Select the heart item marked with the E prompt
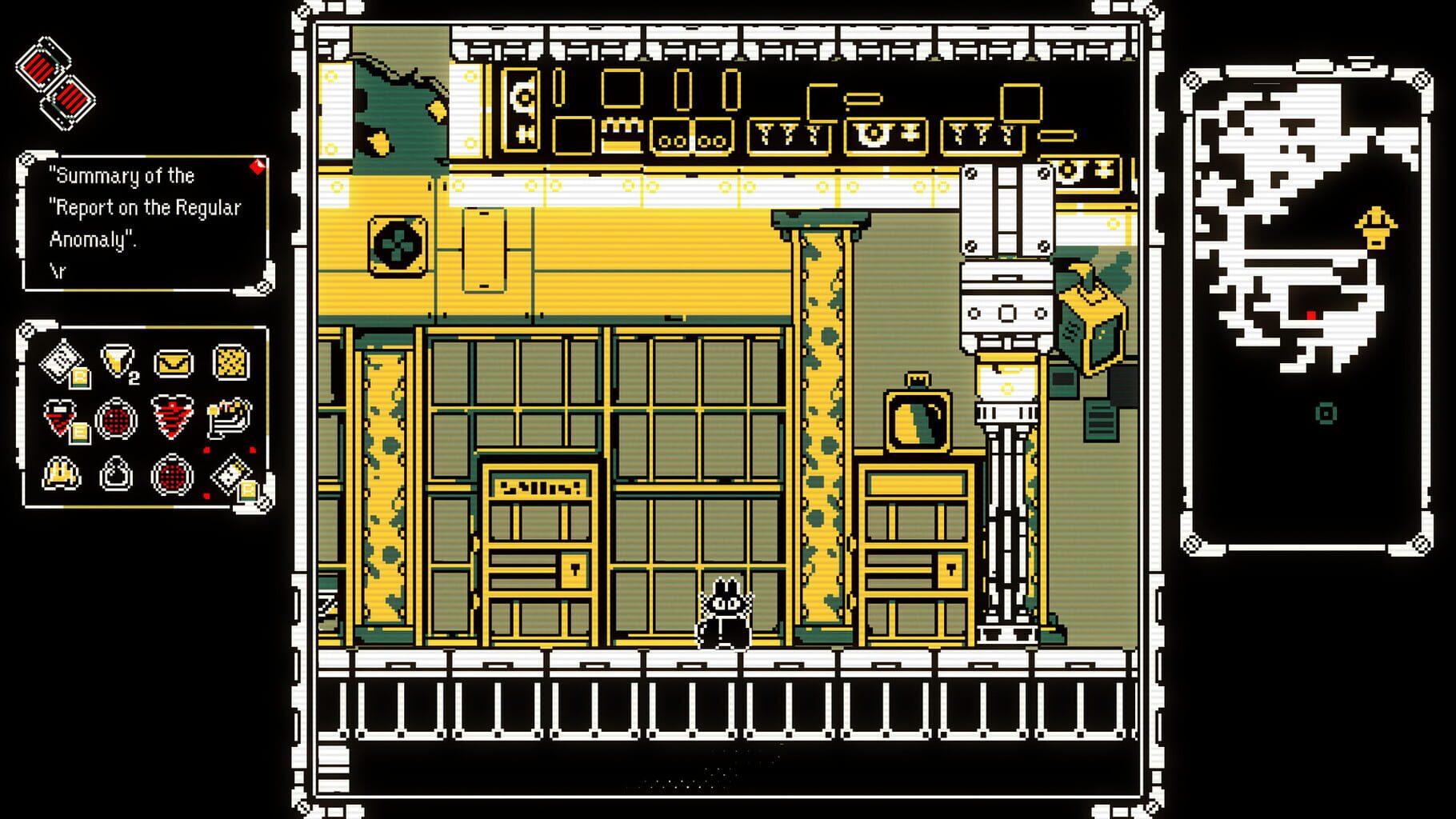 click(58, 416)
